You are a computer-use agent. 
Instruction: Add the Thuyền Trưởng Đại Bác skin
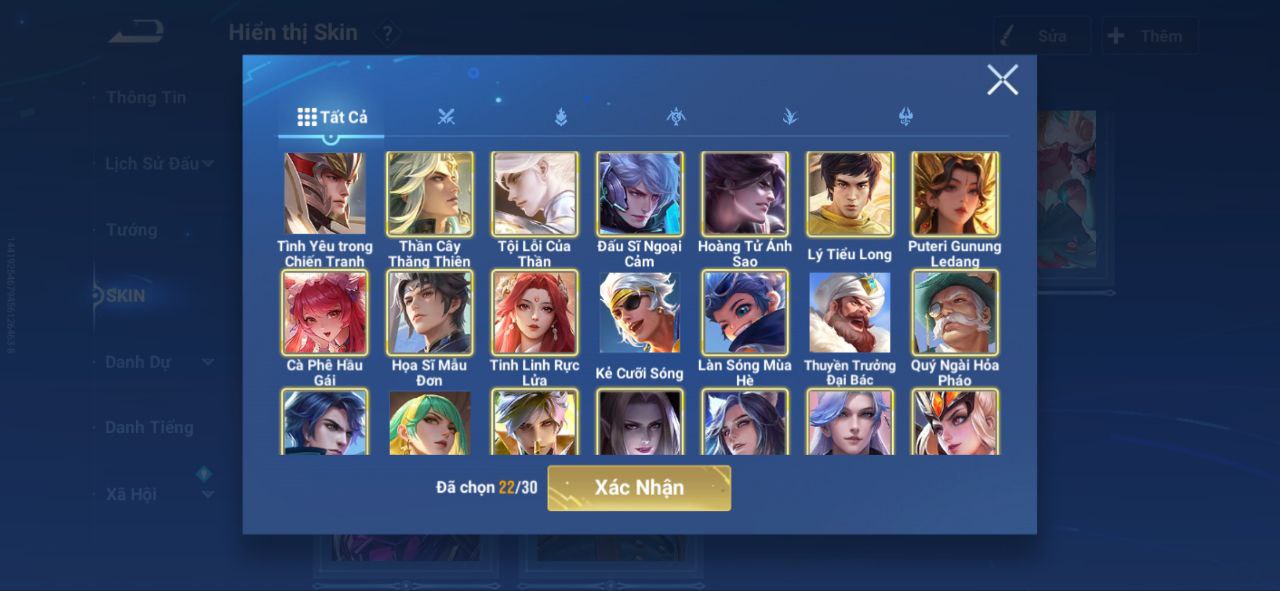(850, 312)
